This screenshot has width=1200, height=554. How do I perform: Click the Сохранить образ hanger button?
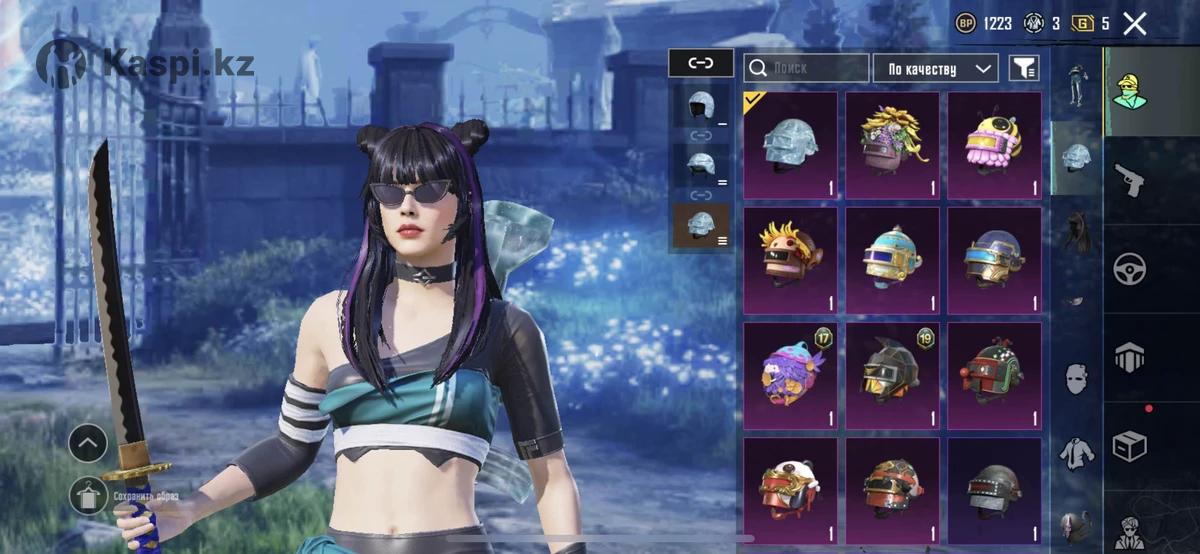[86, 494]
